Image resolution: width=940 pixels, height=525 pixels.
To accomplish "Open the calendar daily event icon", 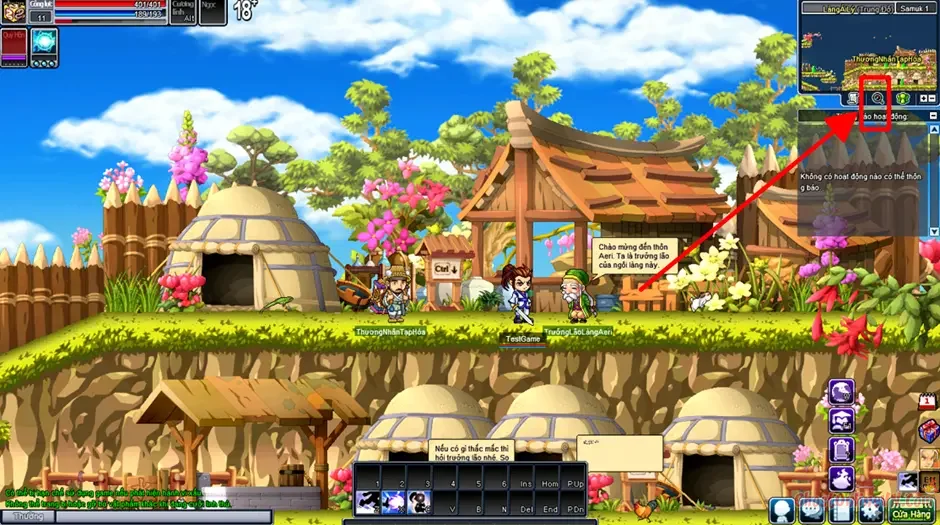I will click(x=928, y=402).
